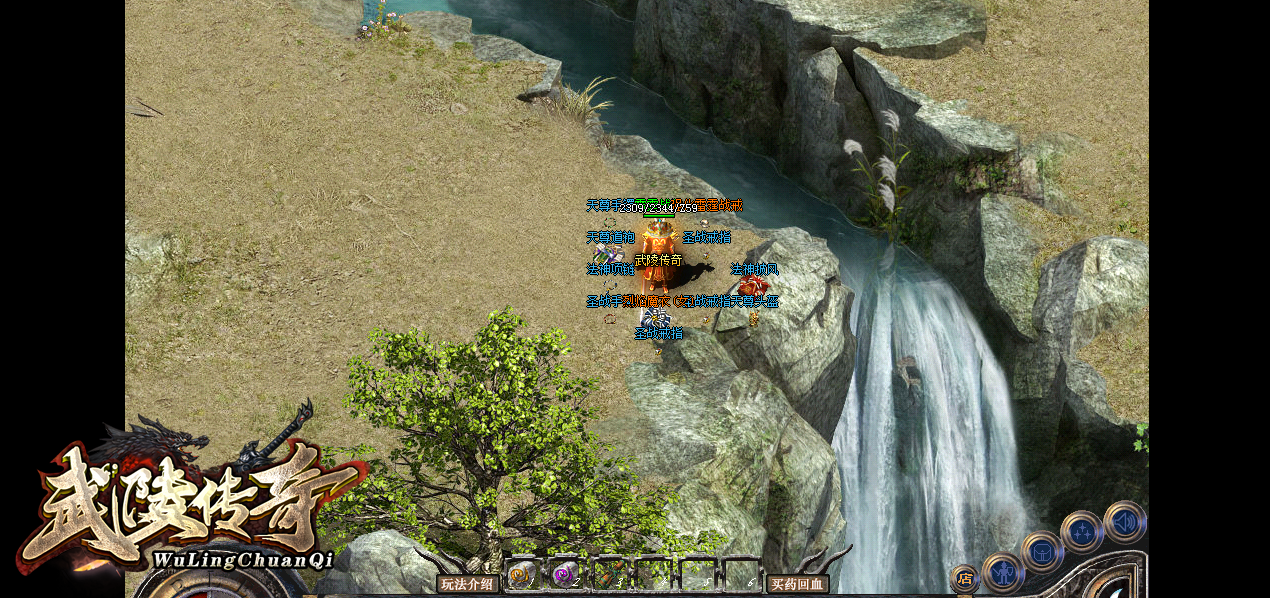Use the purple spiral stone in hotbar slot 2
This screenshot has width=1270, height=598.
[x=565, y=575]
